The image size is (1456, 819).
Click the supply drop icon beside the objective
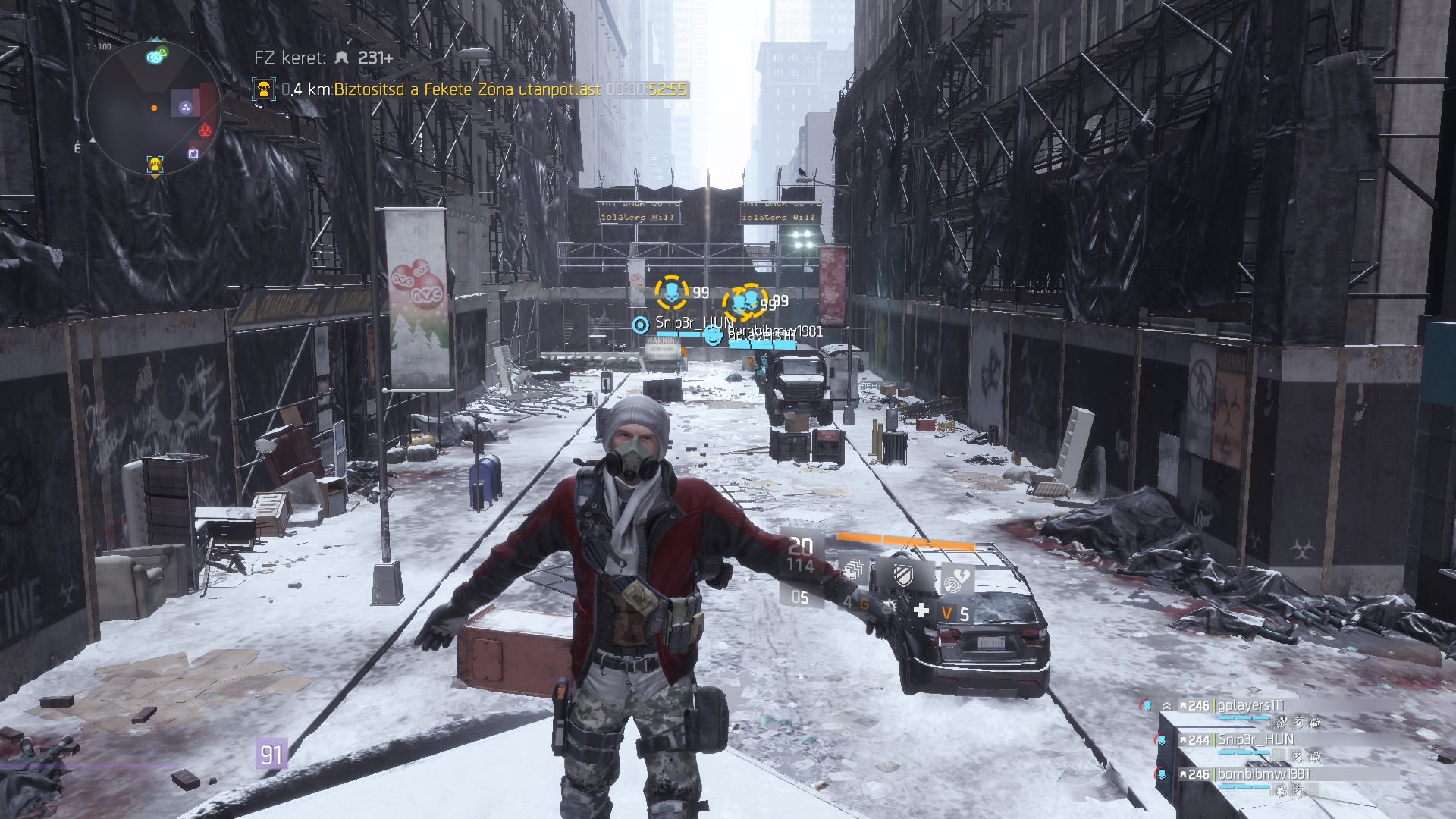263,89
